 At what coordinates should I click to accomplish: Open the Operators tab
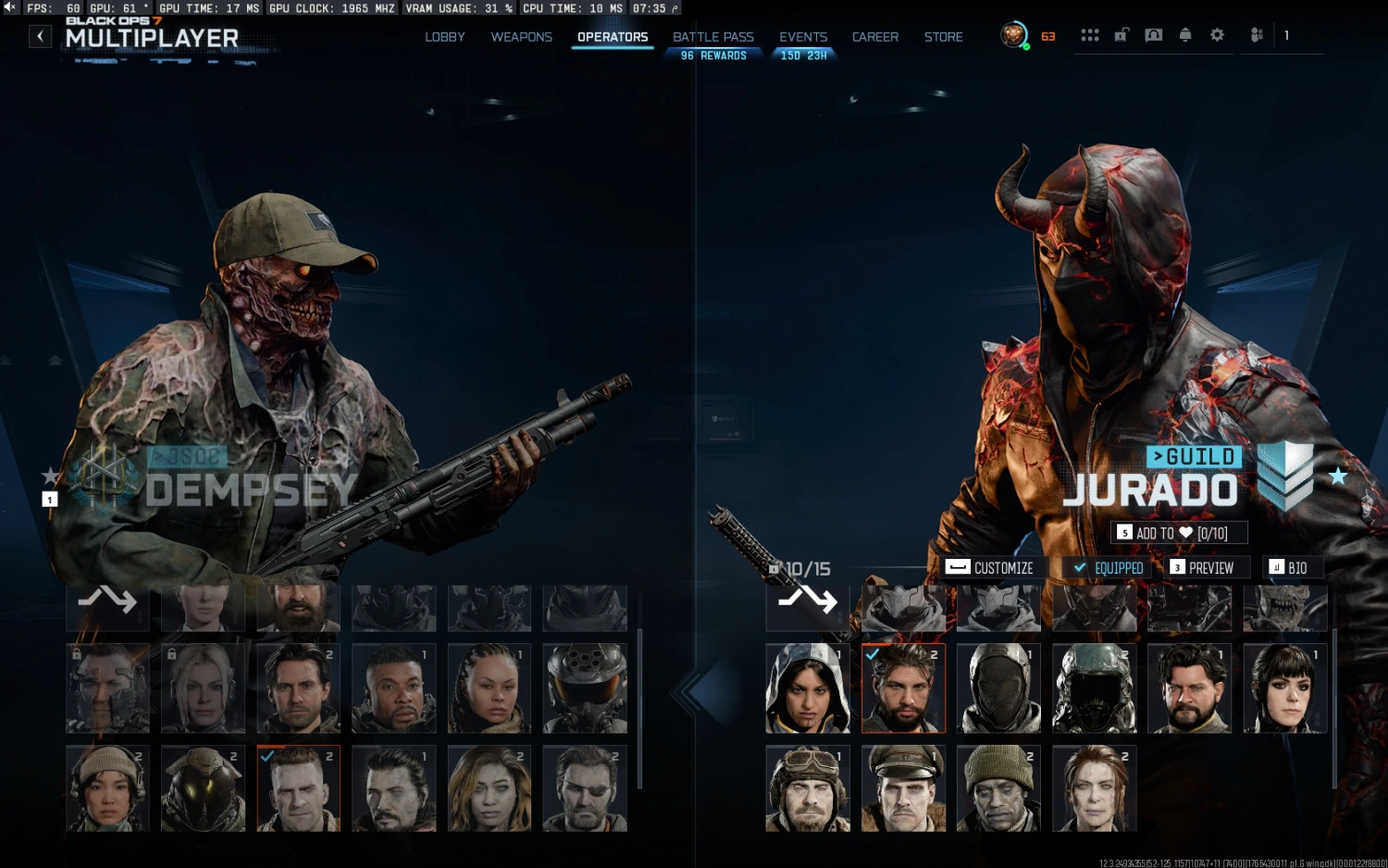click(612, 37)
